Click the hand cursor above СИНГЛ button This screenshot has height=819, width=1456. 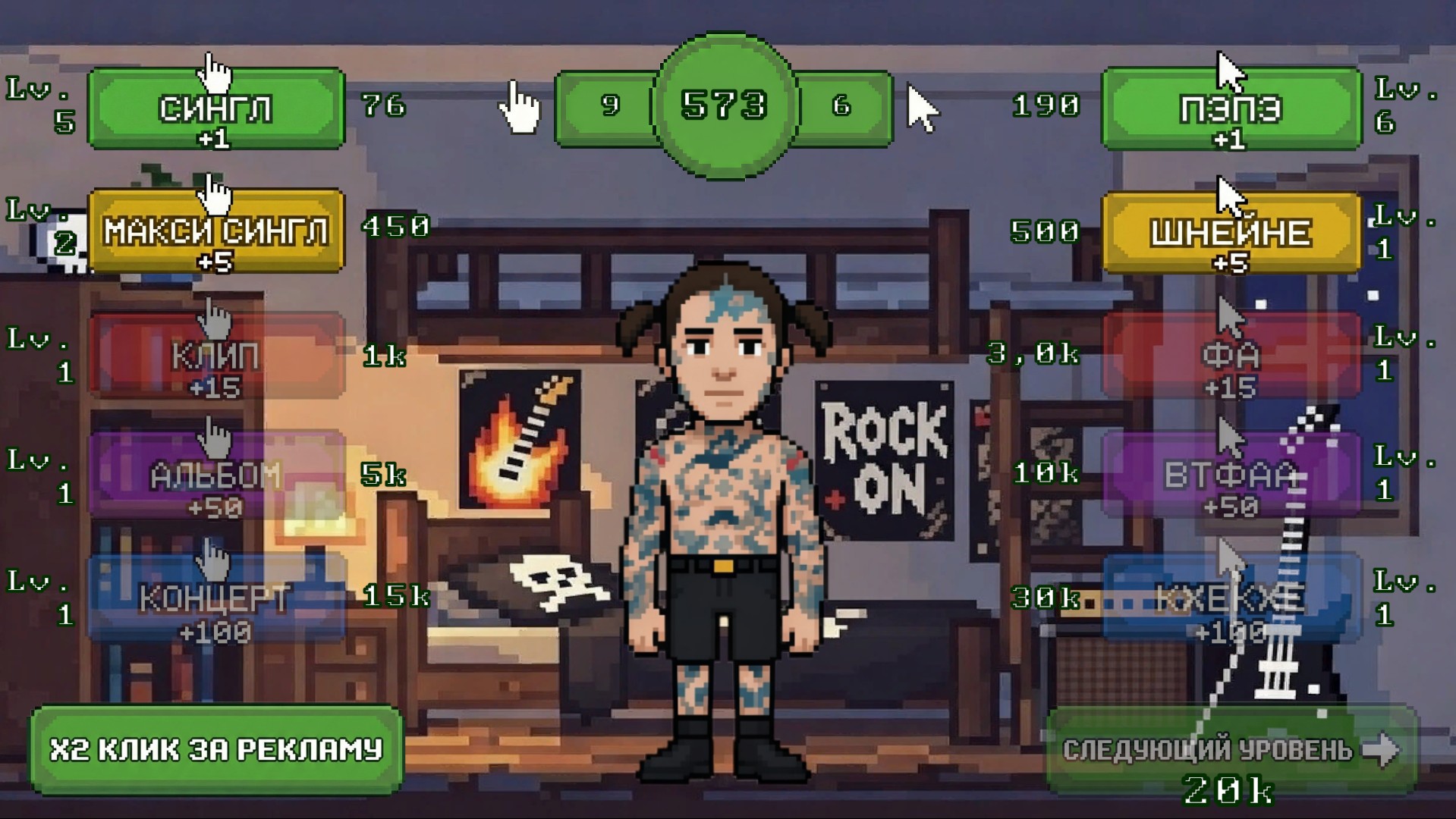215,72
